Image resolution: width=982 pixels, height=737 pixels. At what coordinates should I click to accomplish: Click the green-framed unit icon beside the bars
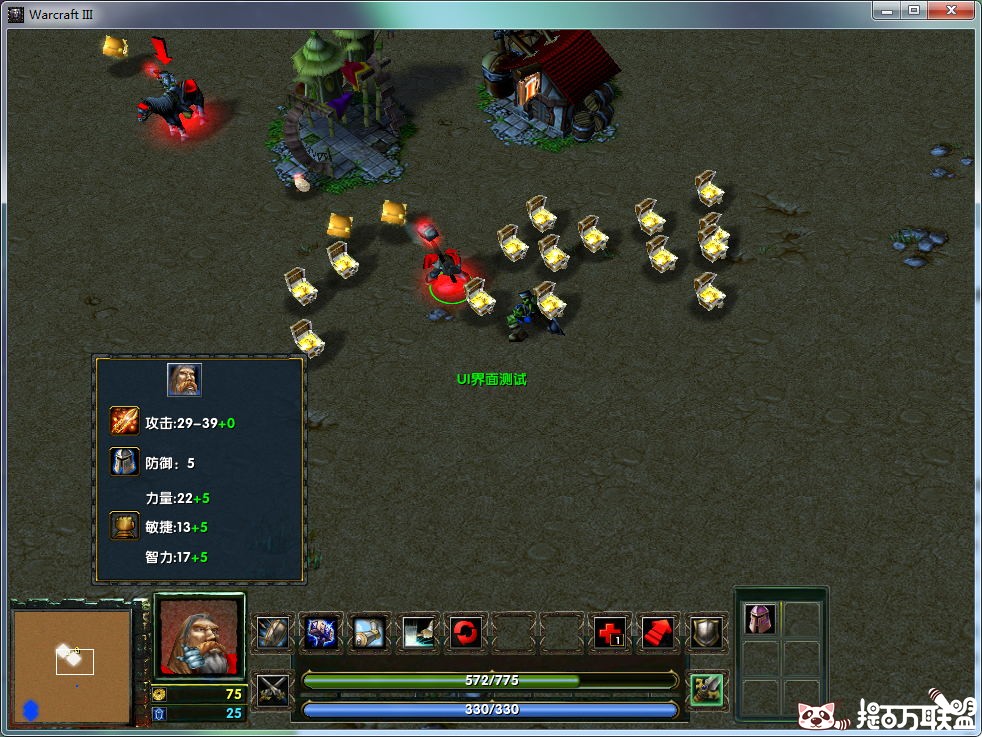coord(708,689)
